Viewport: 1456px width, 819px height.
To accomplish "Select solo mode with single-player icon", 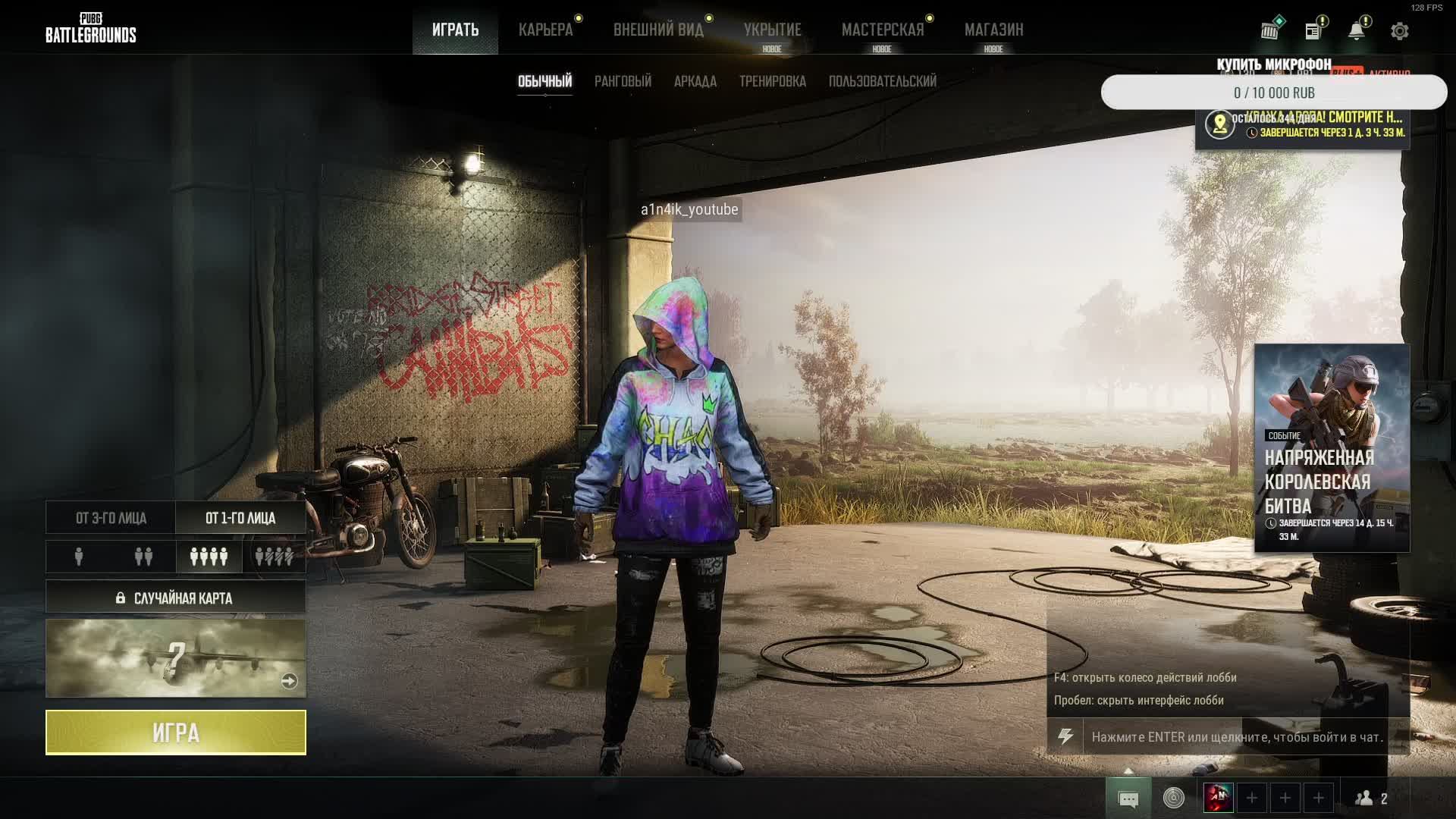I will pyautogui.click(x=77, y=557).
